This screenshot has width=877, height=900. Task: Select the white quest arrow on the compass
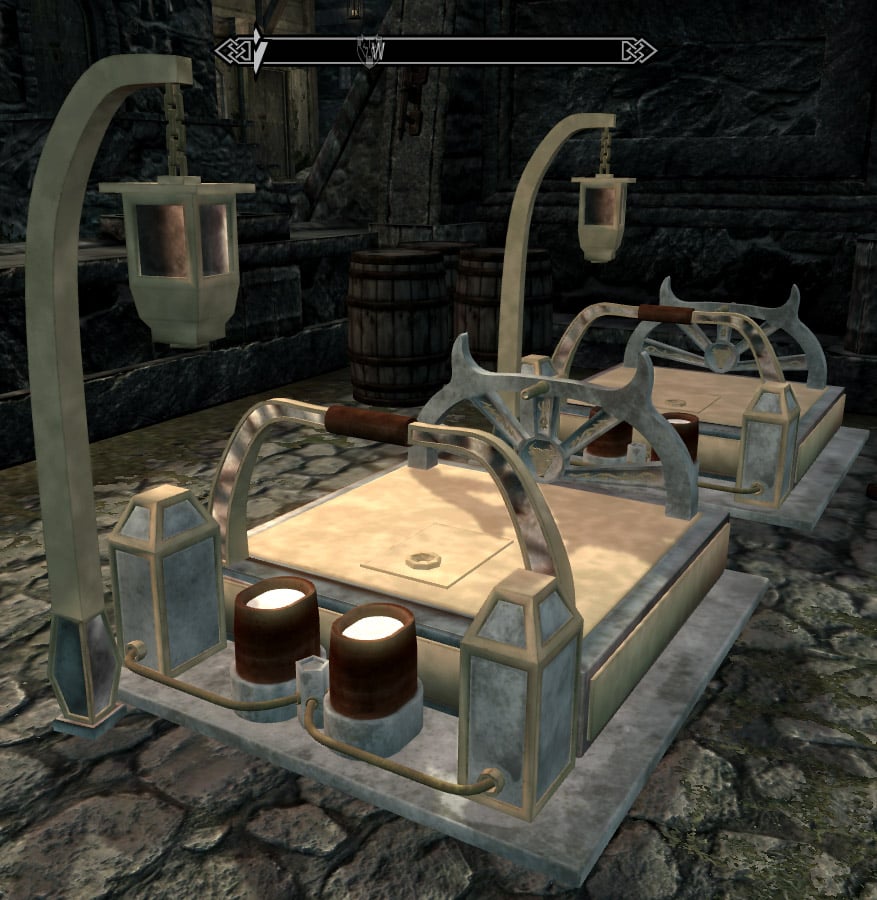coord(258,50)
